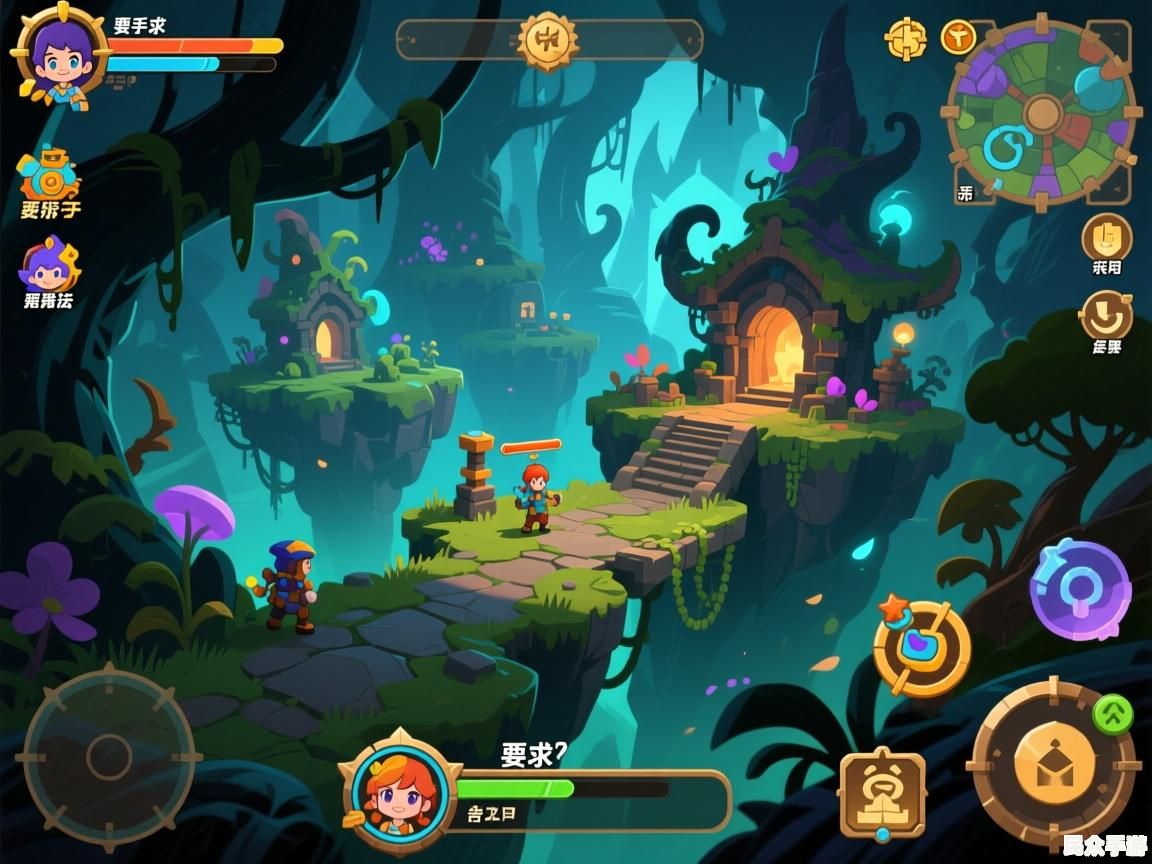This screenshot has height=864, width=1152.
Task: Open the circular minimap
Action: point(1041,112)
